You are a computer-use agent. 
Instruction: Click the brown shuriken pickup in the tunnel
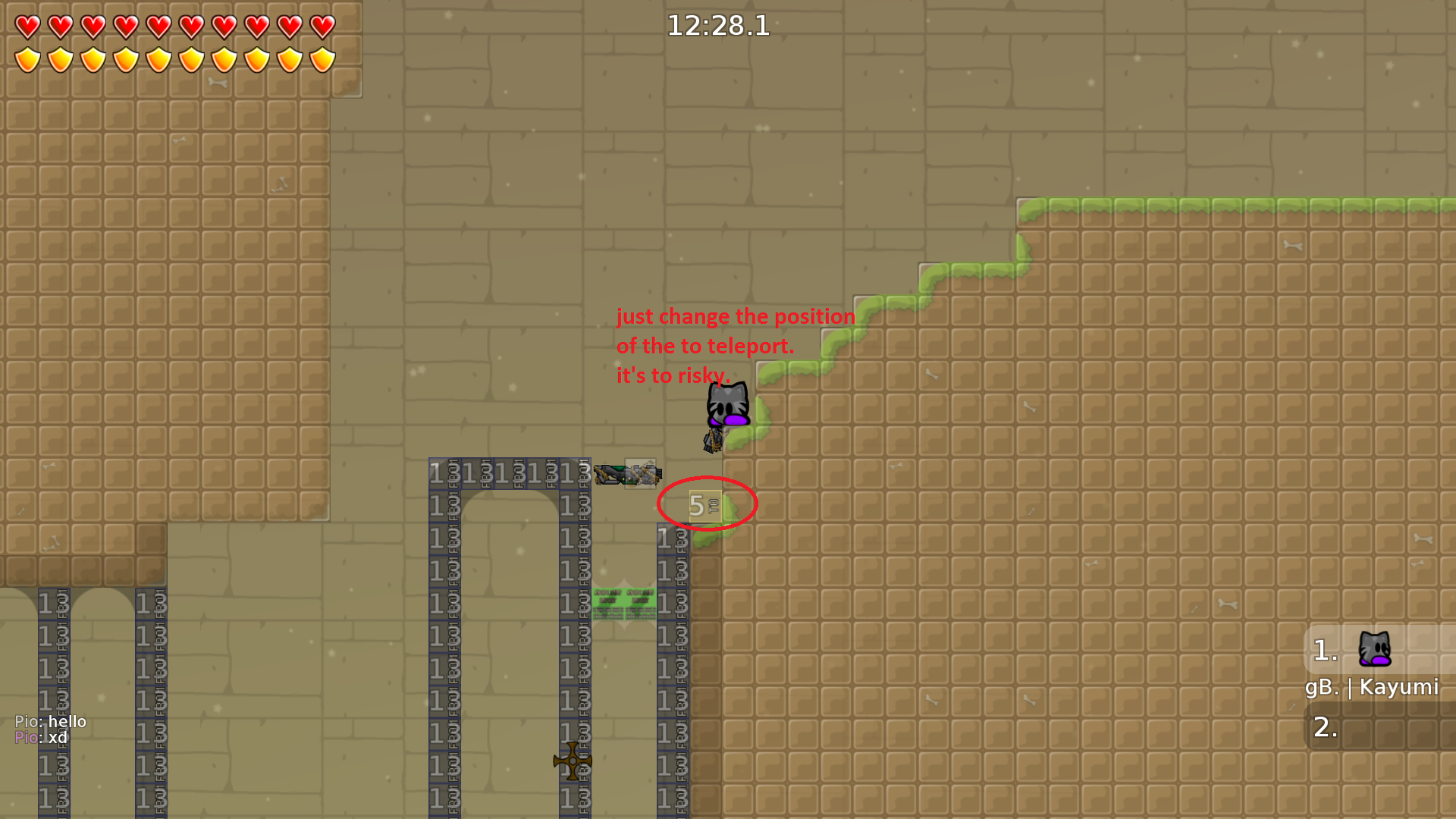point(573,761)
